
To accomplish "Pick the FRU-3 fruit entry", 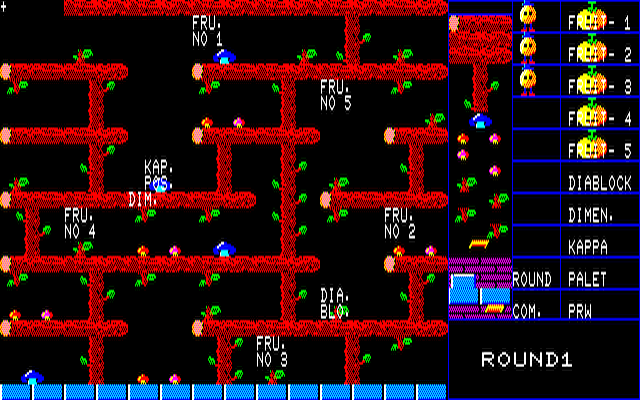I will click(599, 86).
